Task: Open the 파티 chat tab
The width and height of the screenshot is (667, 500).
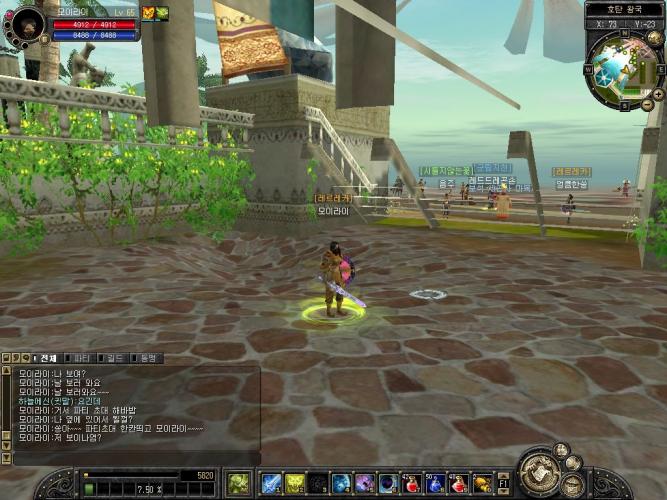Action: 83,358
